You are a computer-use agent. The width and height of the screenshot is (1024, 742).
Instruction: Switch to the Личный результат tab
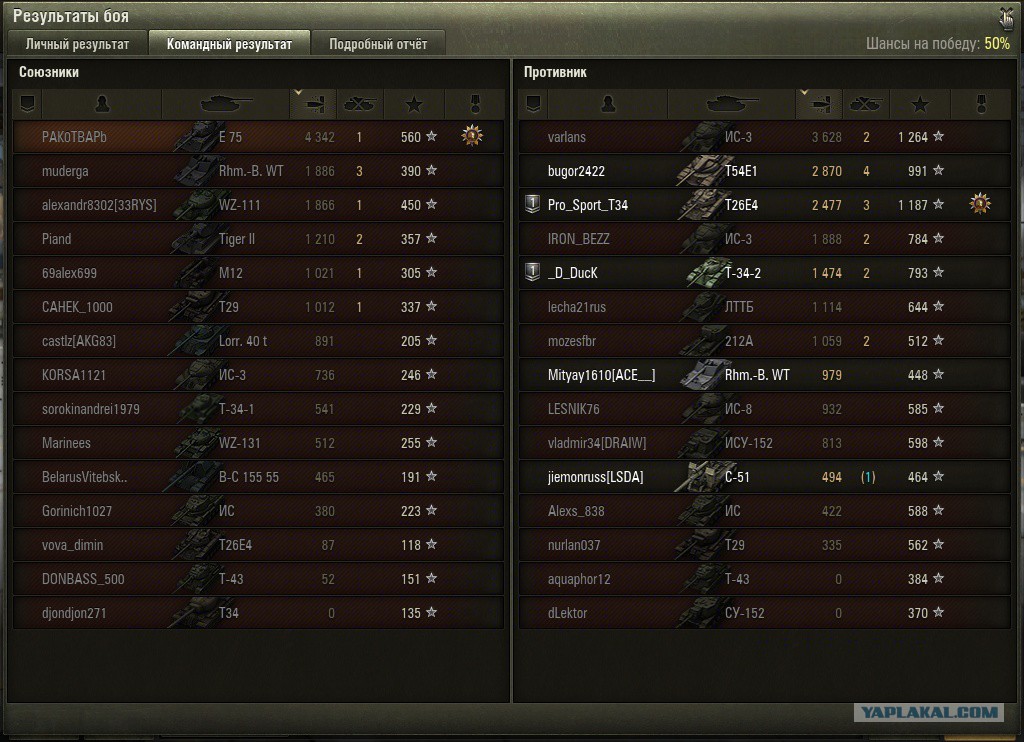[77, 44]
